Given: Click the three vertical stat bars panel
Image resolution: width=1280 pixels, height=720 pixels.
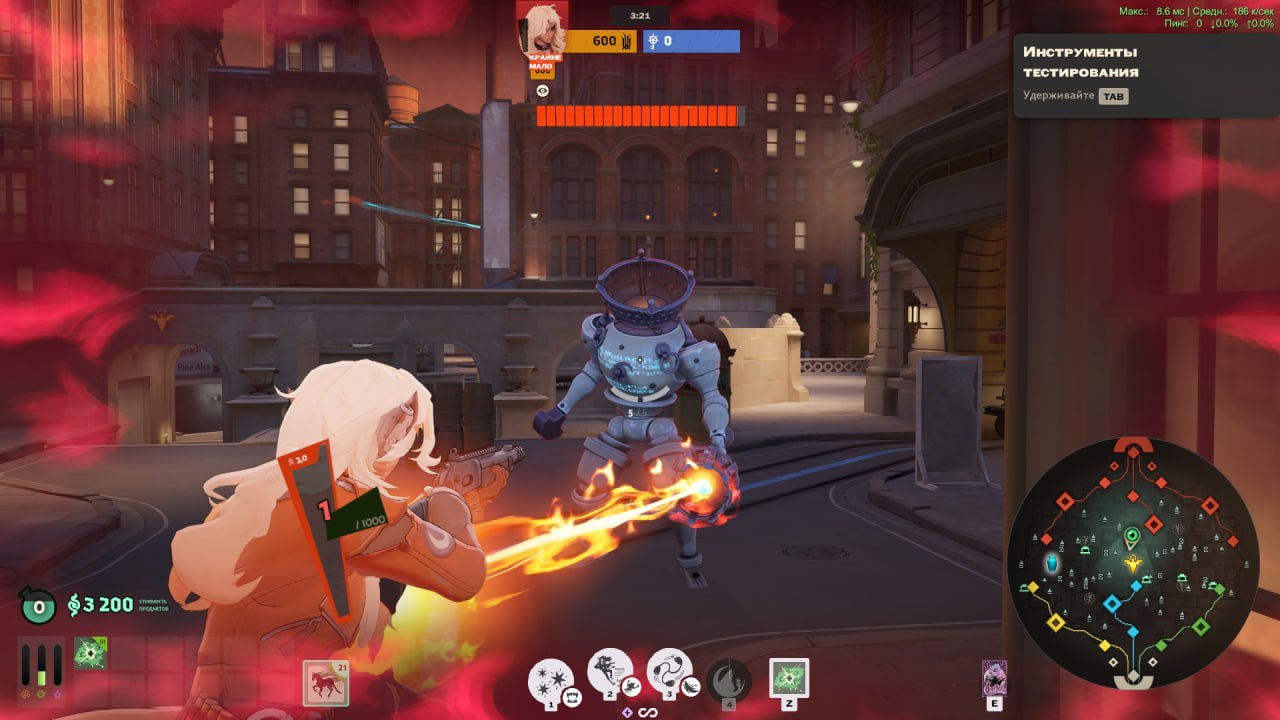Looking at the screenshot, I should (x=42, y=666).
